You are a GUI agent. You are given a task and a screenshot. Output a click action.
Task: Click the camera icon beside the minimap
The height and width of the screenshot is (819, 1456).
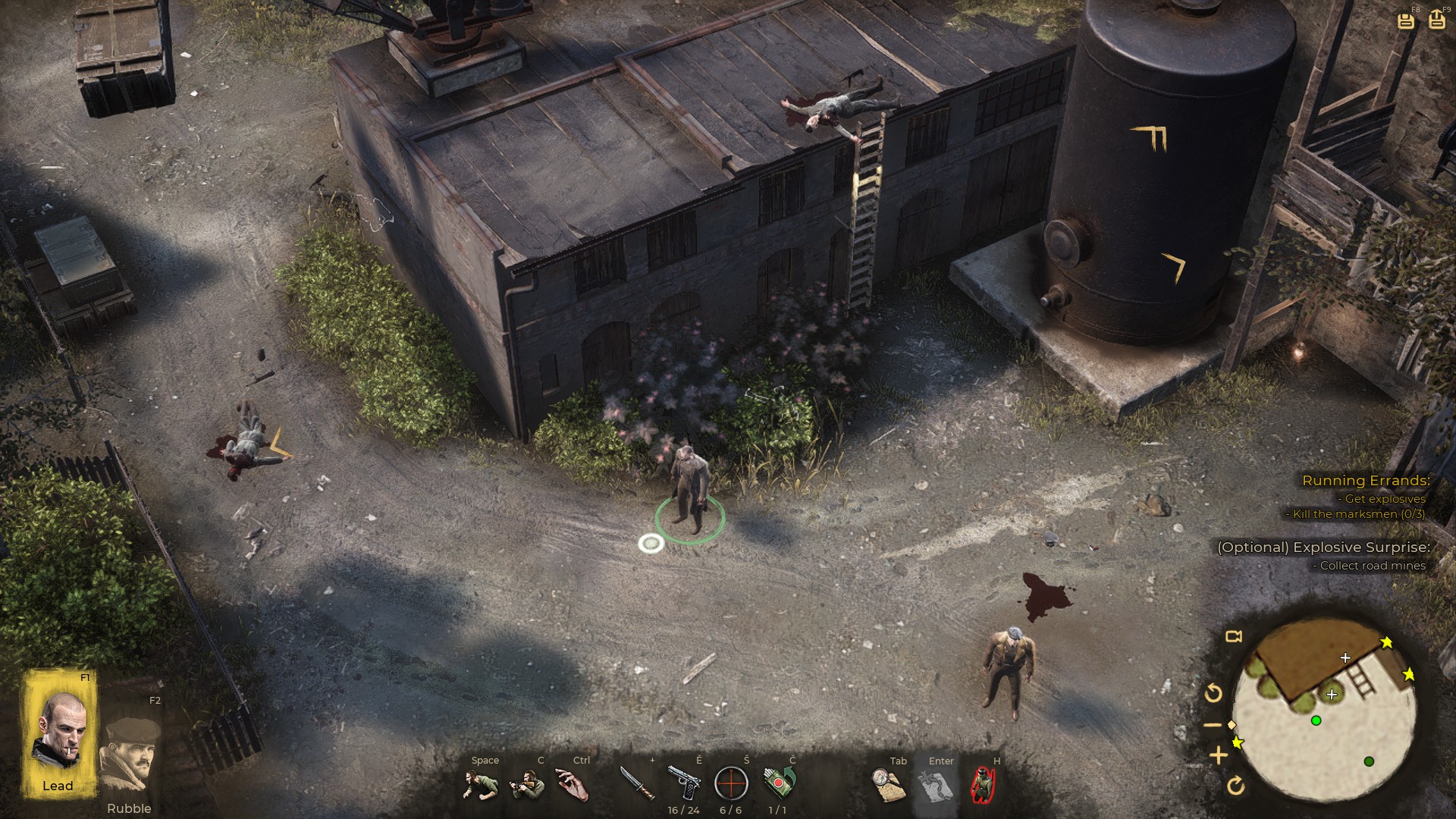1234,636
